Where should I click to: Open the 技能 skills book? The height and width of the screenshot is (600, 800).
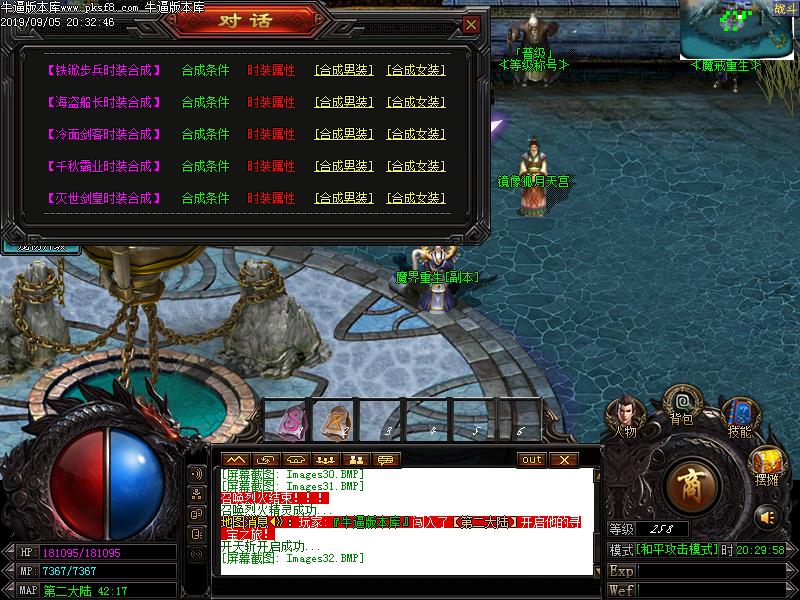click(x=740, y=415)
